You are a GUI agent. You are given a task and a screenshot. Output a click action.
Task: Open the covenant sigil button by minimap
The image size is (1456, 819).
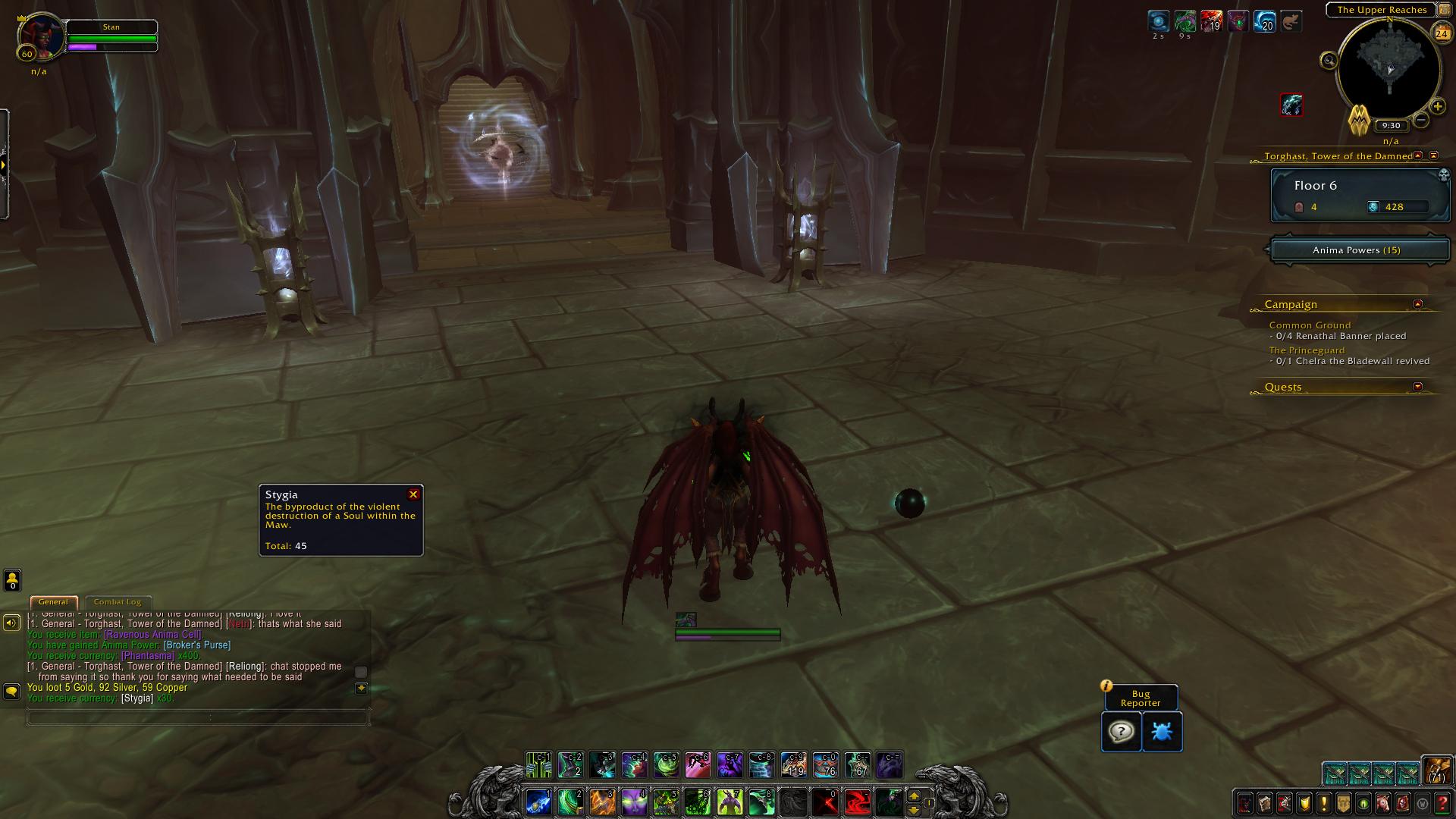pyautogui.click(x=1358, y=121)
